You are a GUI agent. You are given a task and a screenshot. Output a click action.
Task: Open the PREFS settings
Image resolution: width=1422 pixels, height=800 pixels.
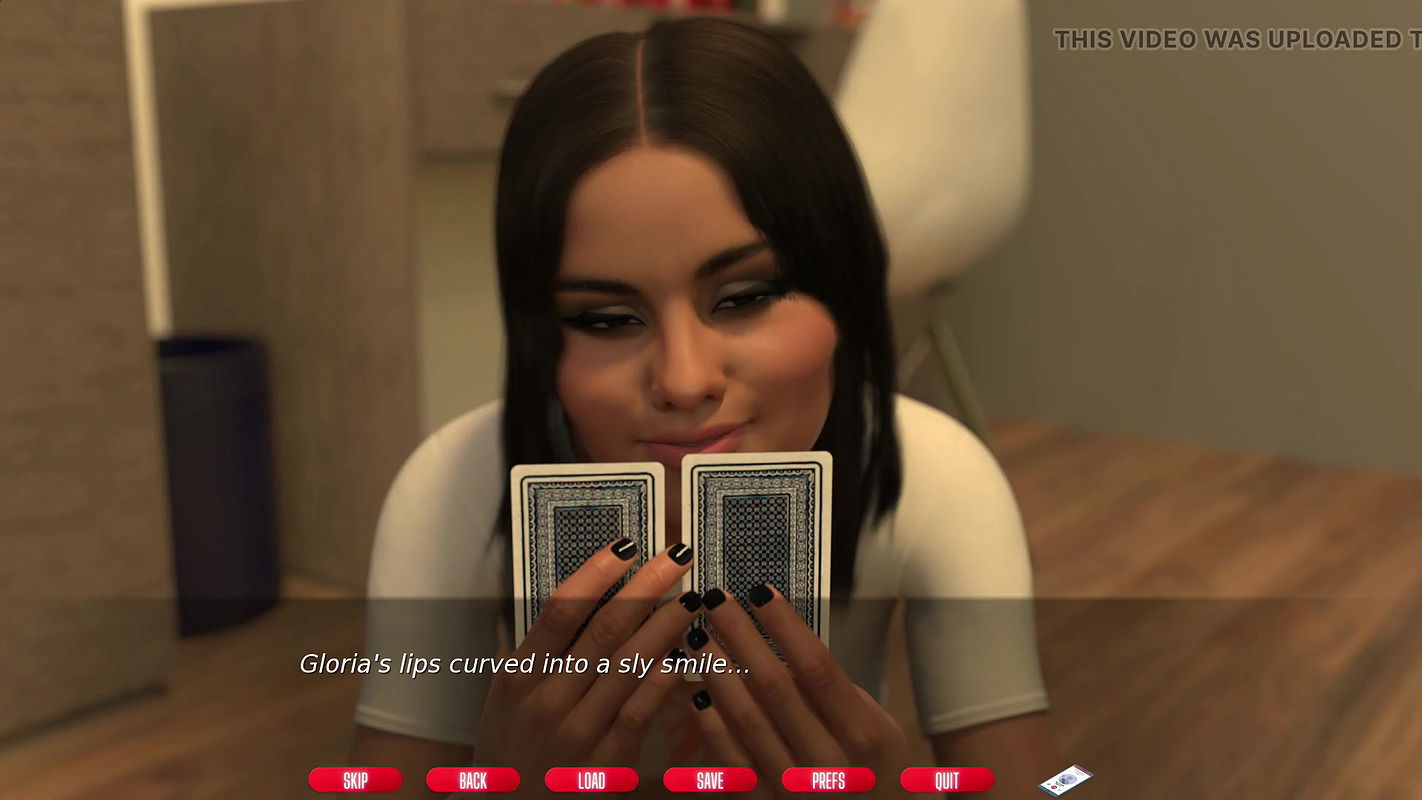pos(828,780)
